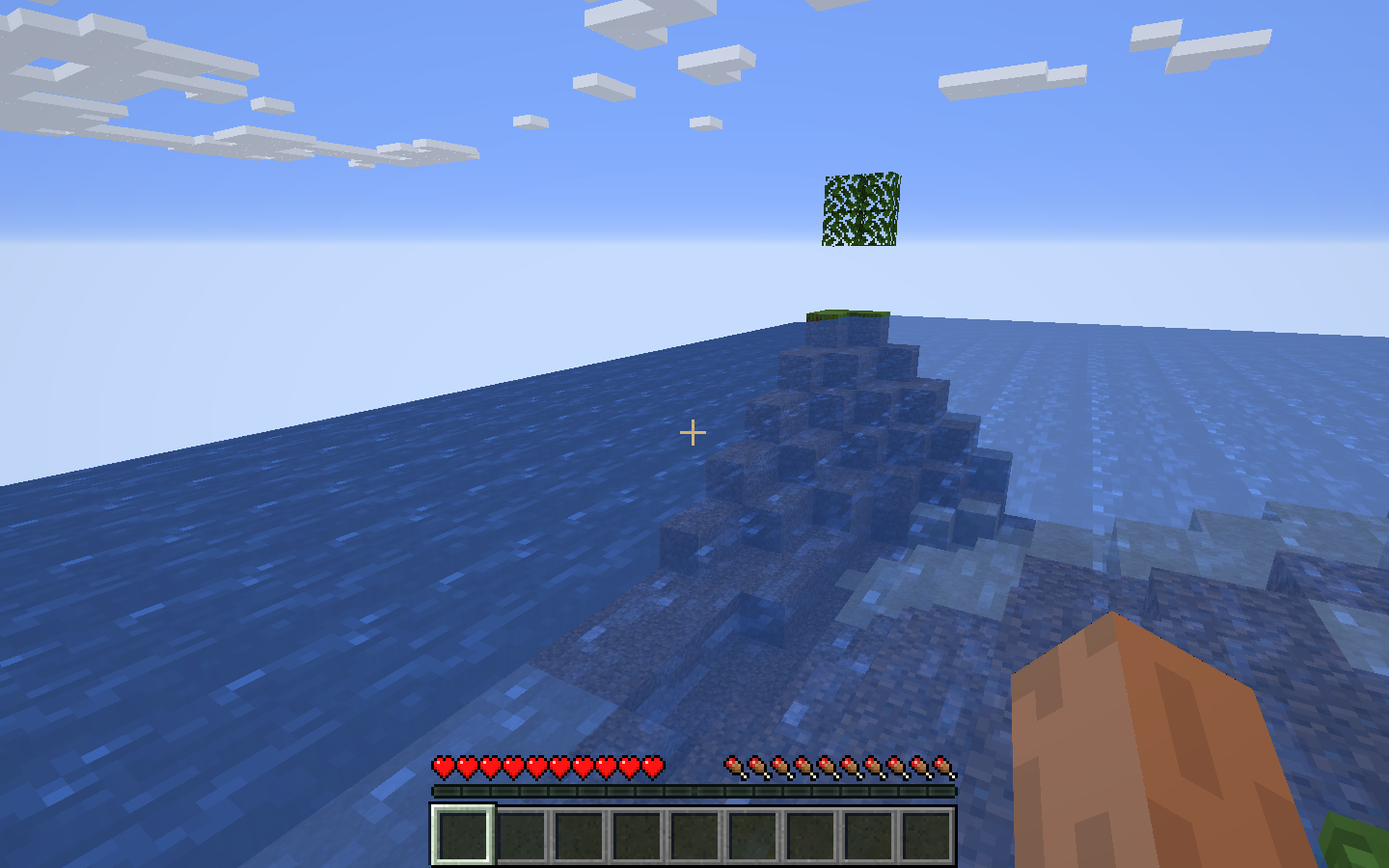Select the fifth hotbar slot

click(x=698, y=837)
